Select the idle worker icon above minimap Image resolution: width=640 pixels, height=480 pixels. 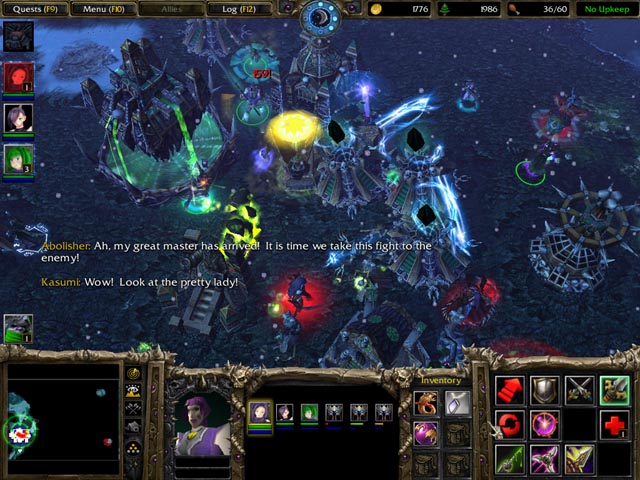[18, 328]
